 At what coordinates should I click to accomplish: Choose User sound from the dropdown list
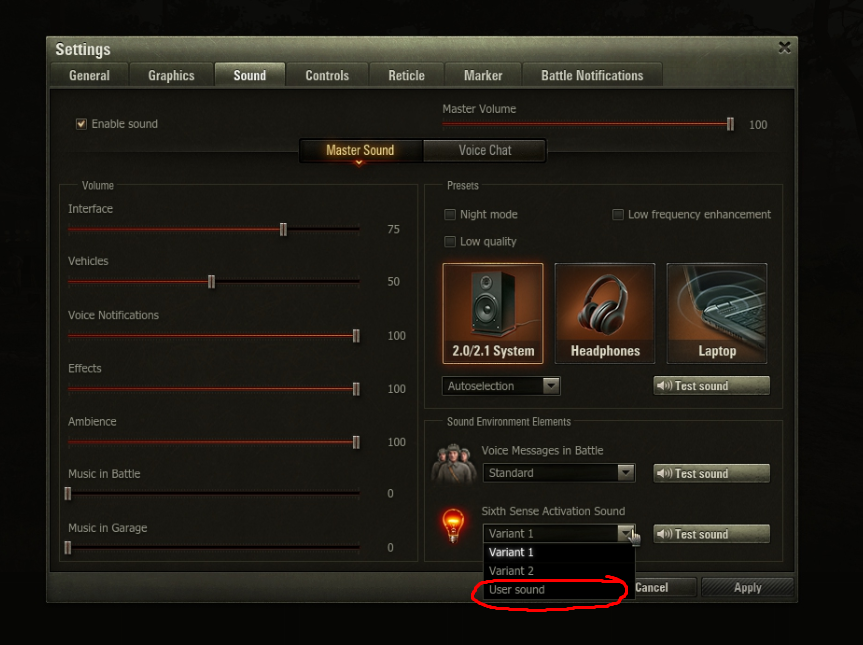(x=517, y=590)
